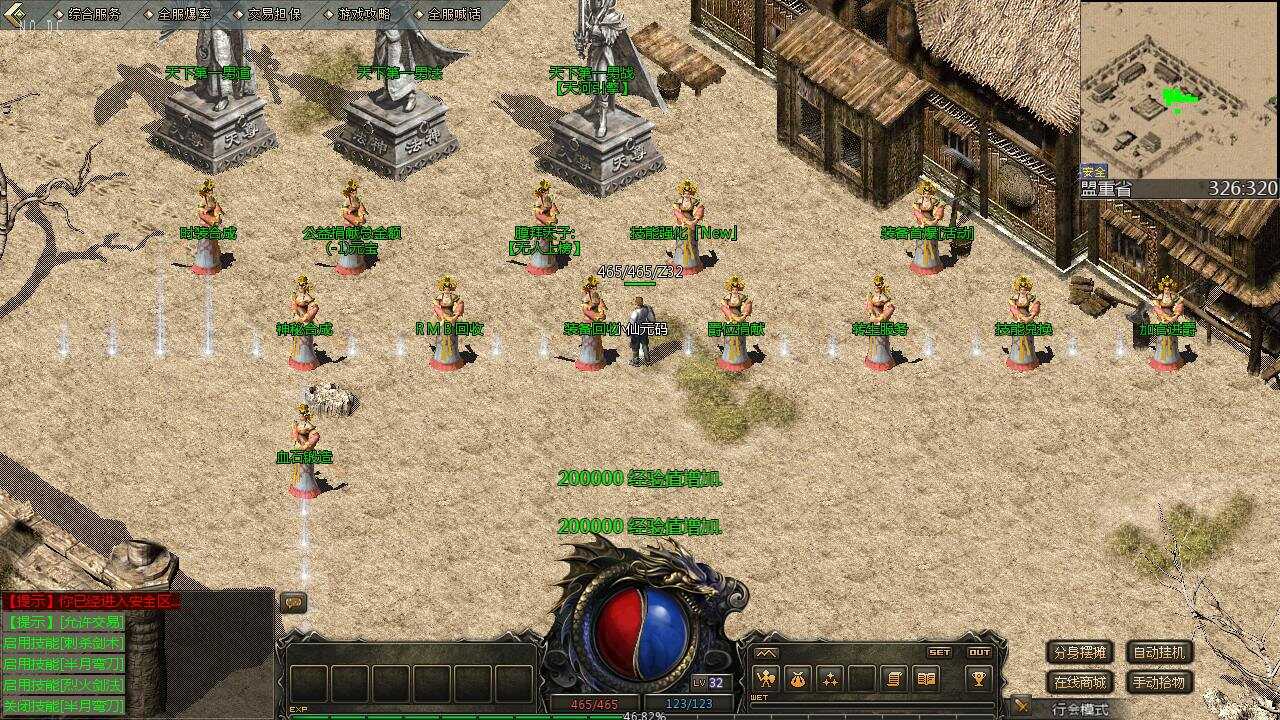
Task: Open the skills sparkle icon
Action: (x=830, y=679)
